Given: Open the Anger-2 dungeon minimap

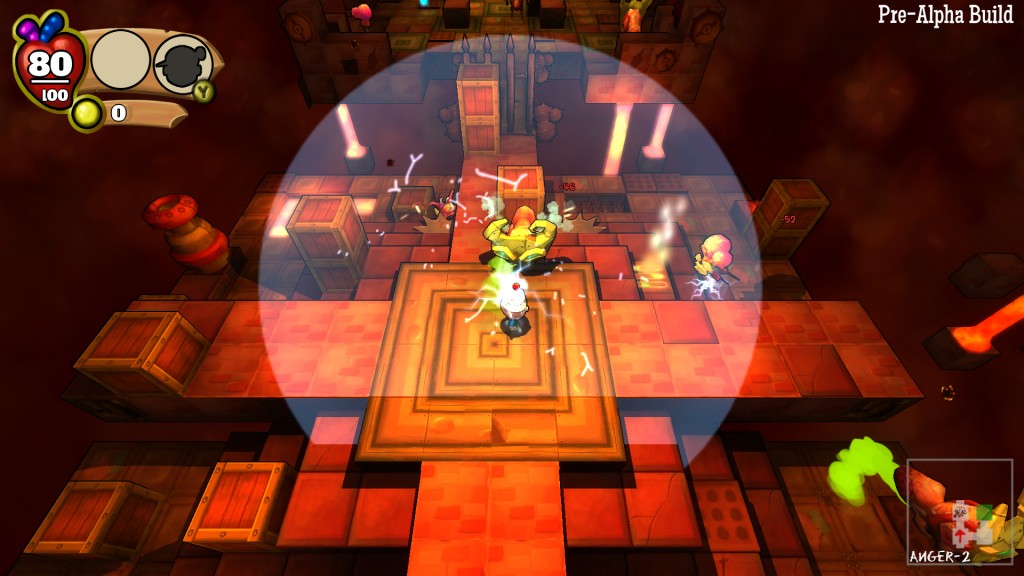Looking at the screenshot, I should point(960,512).
